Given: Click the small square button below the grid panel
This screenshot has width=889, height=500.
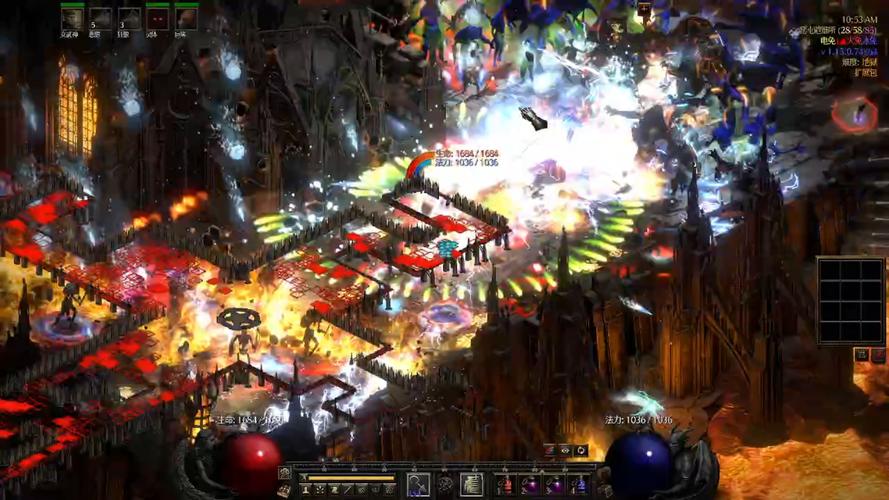Looking at the screenshot, I should pyautogui.click(x=861, y=355).
